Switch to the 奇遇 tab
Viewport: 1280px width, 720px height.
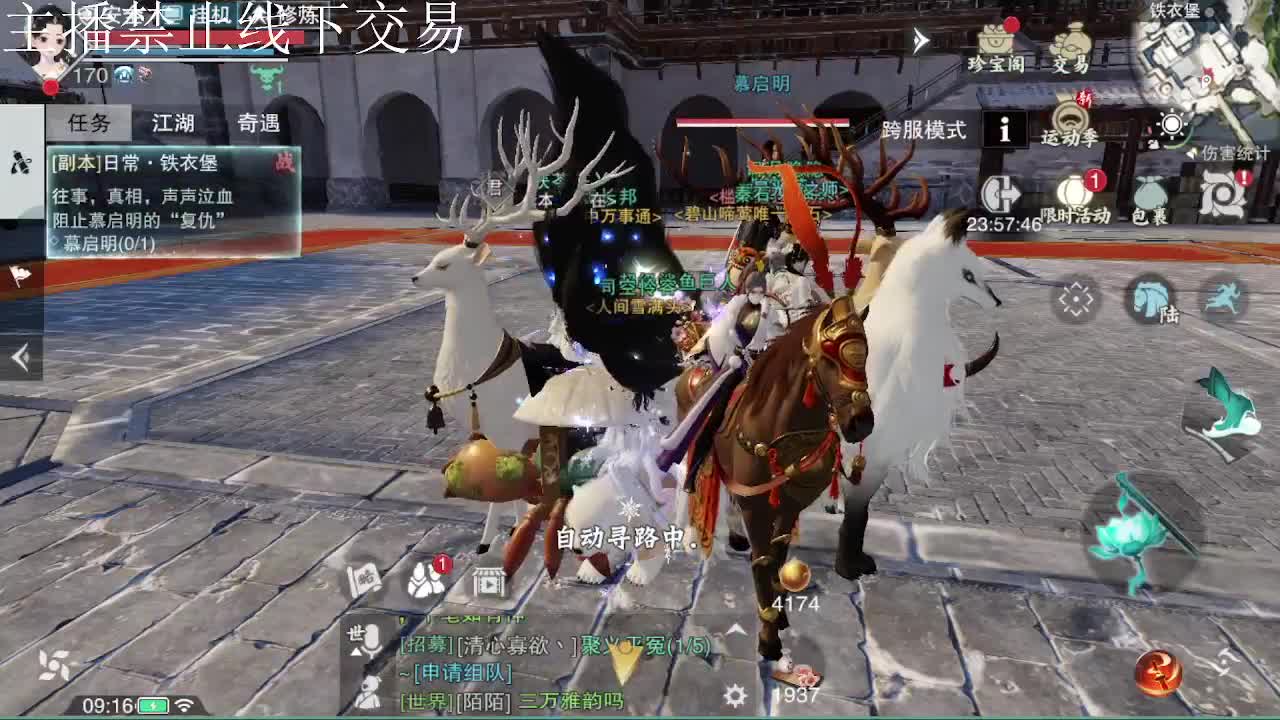point(262,122)
